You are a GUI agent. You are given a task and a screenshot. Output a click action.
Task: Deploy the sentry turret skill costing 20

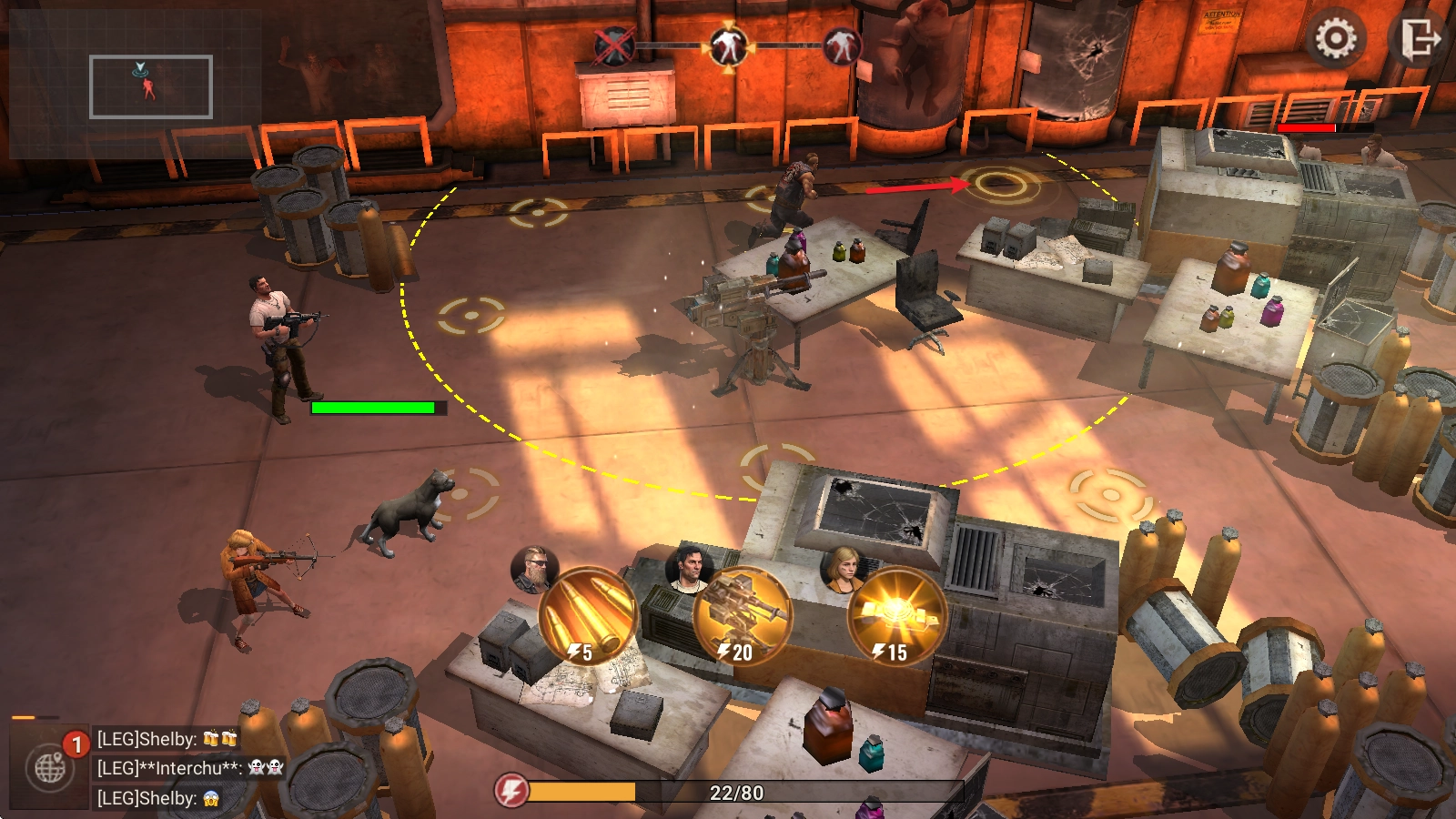click(742, 615)
